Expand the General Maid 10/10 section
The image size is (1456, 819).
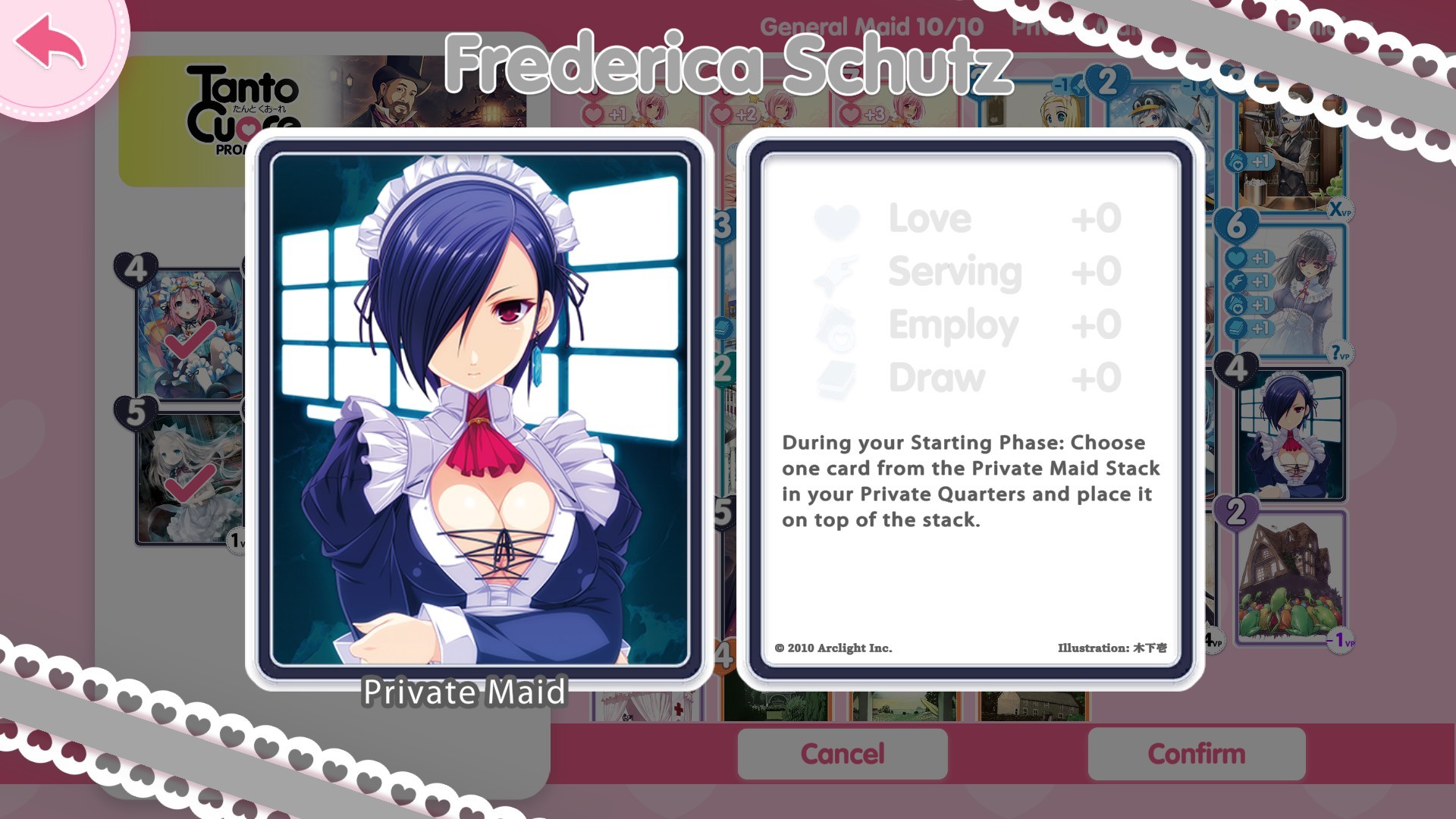pyautogui.click(x=873, y=26)
